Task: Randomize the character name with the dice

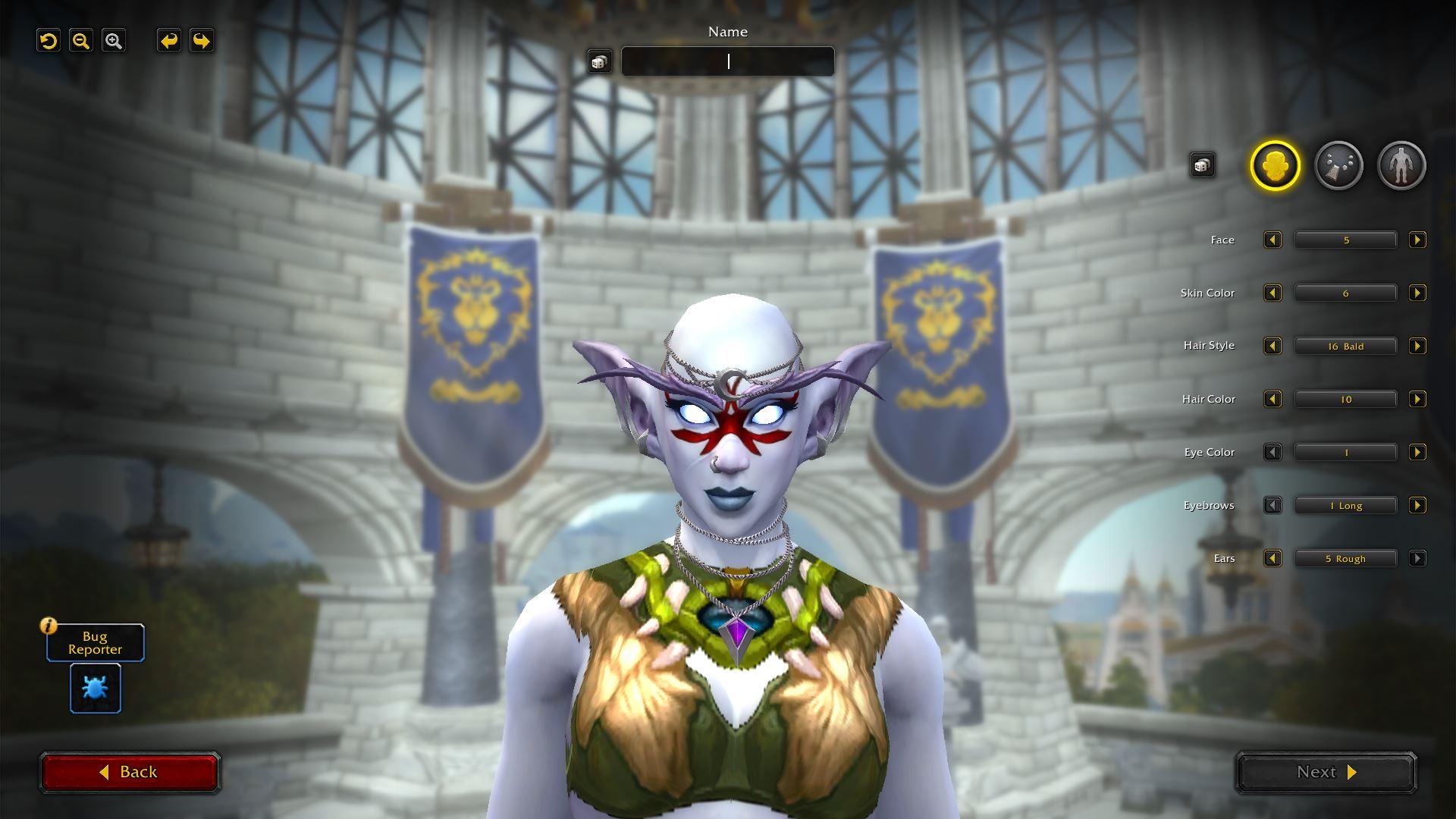Action: coord(599,61)
